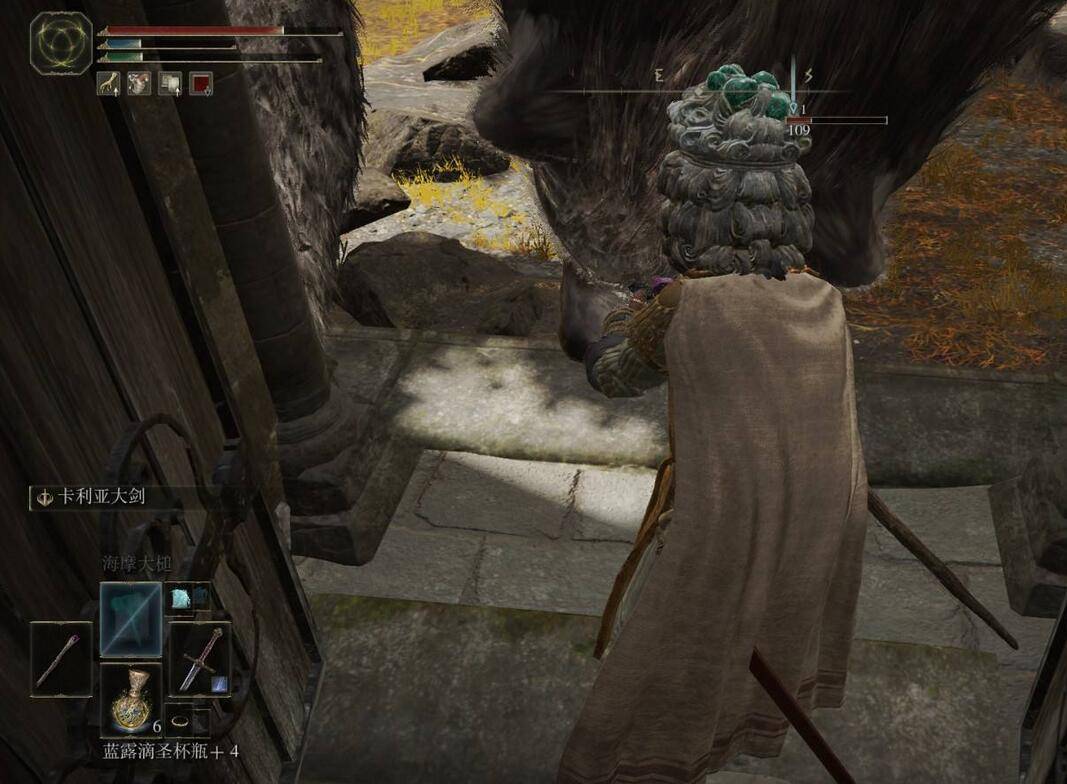Click the Elden Ring emblem beside the health bar
The height and width of the screenshot is (784, 1067).
click(x=61, y=43)
